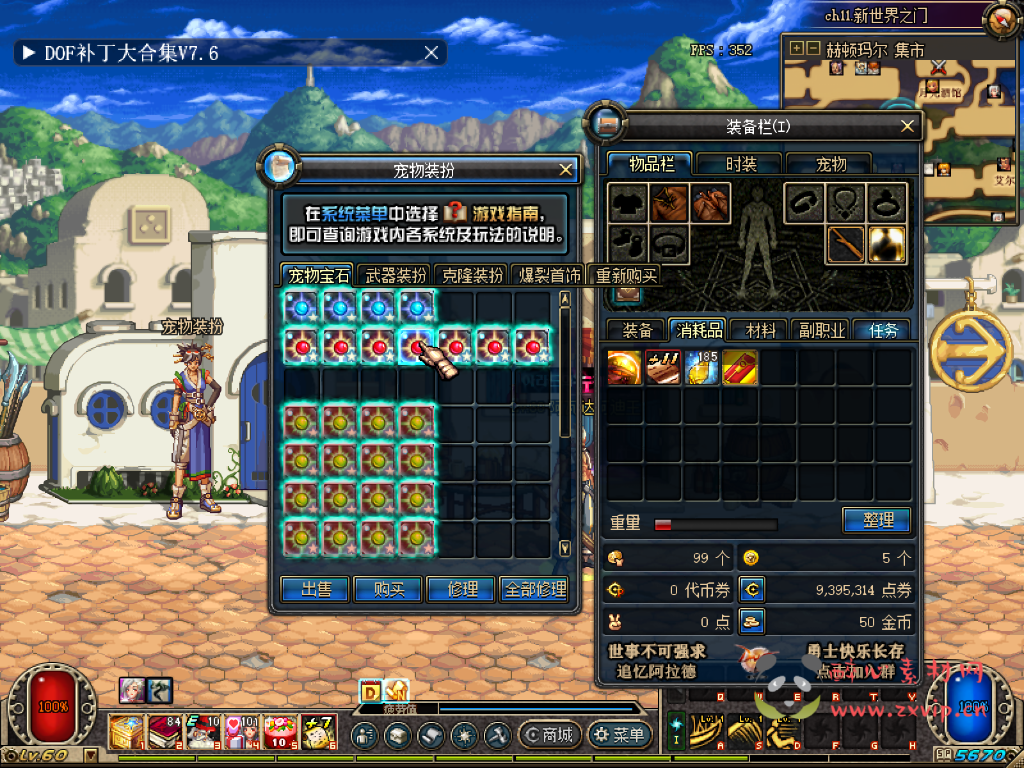Image resolution: width=1024 pixels, height=768 pixels.
Task: Switch to the 武器装扮 tab
Action: (x=395, y=276)
